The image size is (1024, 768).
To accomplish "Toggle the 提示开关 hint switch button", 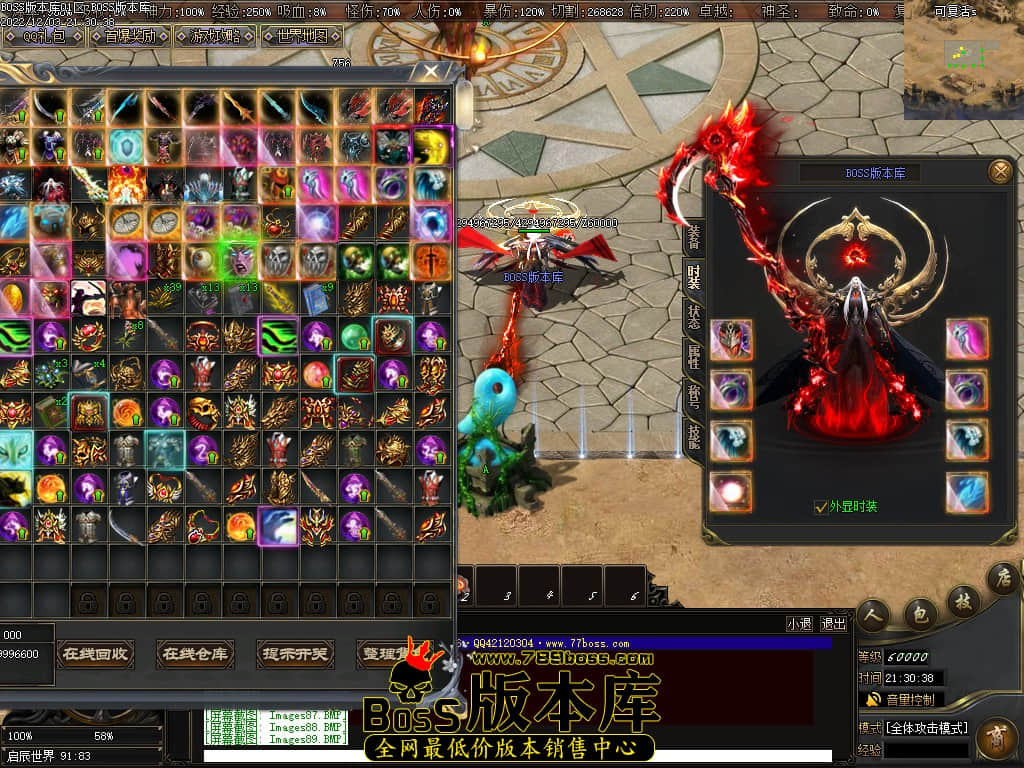I will click(295, 655).
